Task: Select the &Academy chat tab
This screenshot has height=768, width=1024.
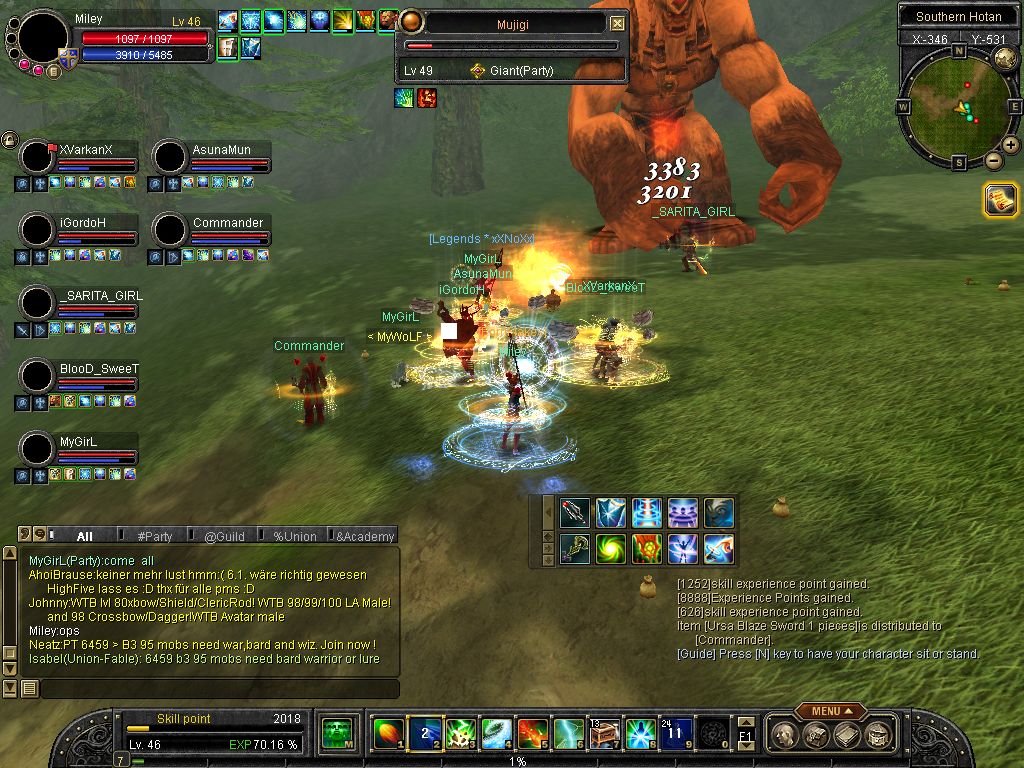Action: [364, 536]
